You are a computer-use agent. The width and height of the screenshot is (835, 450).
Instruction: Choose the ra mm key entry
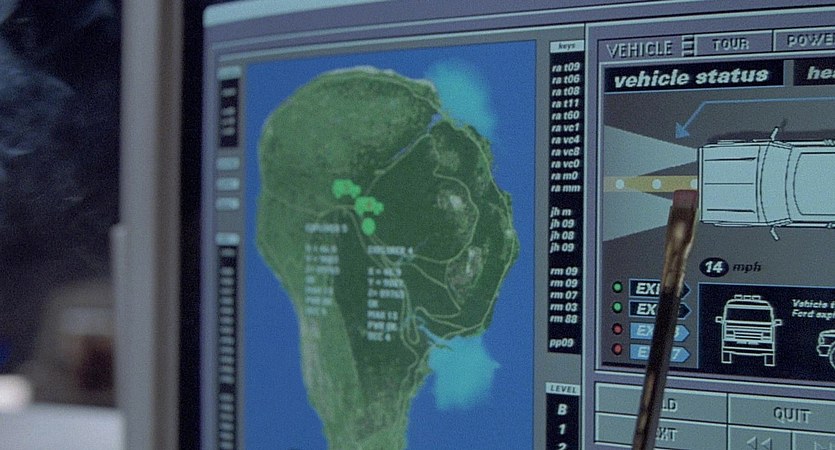click(565, 187)
